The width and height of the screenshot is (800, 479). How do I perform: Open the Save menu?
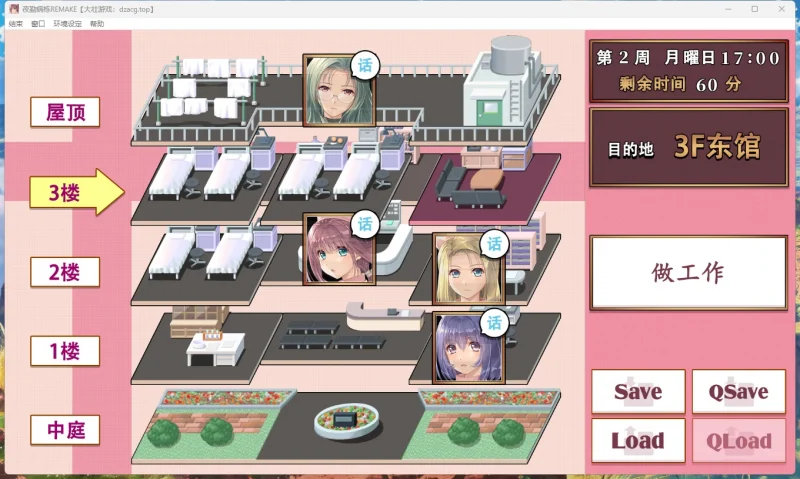(638, 392)
